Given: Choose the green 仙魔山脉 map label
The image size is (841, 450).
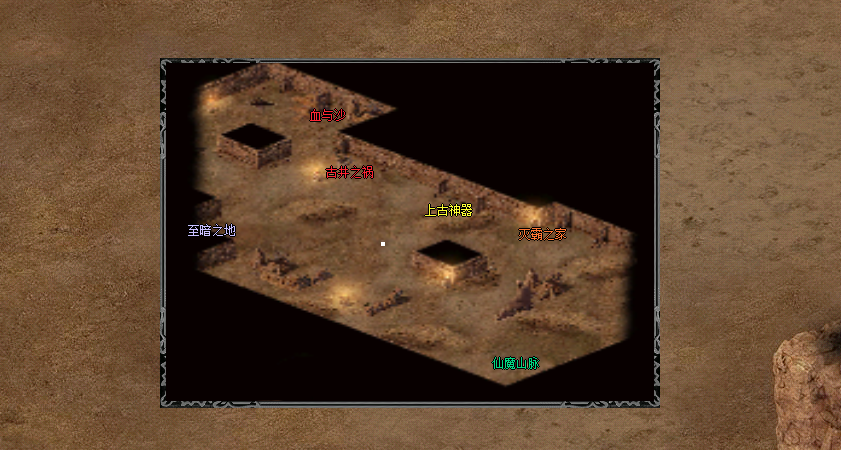Looking at the screenshot, I should point(515,364).
